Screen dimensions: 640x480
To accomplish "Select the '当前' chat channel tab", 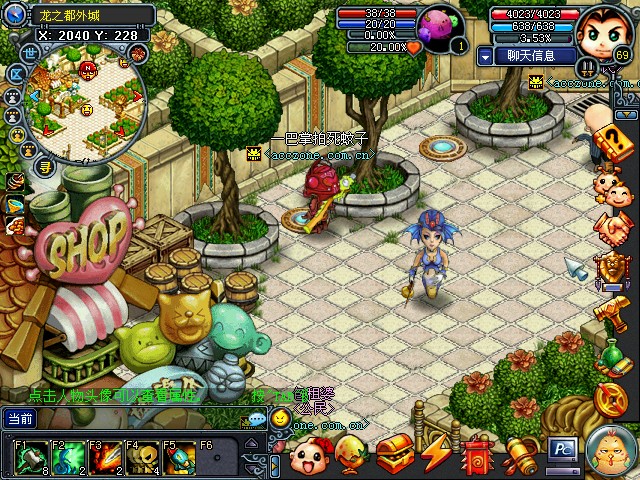I will pyautogui.click(x=21, y=418).
